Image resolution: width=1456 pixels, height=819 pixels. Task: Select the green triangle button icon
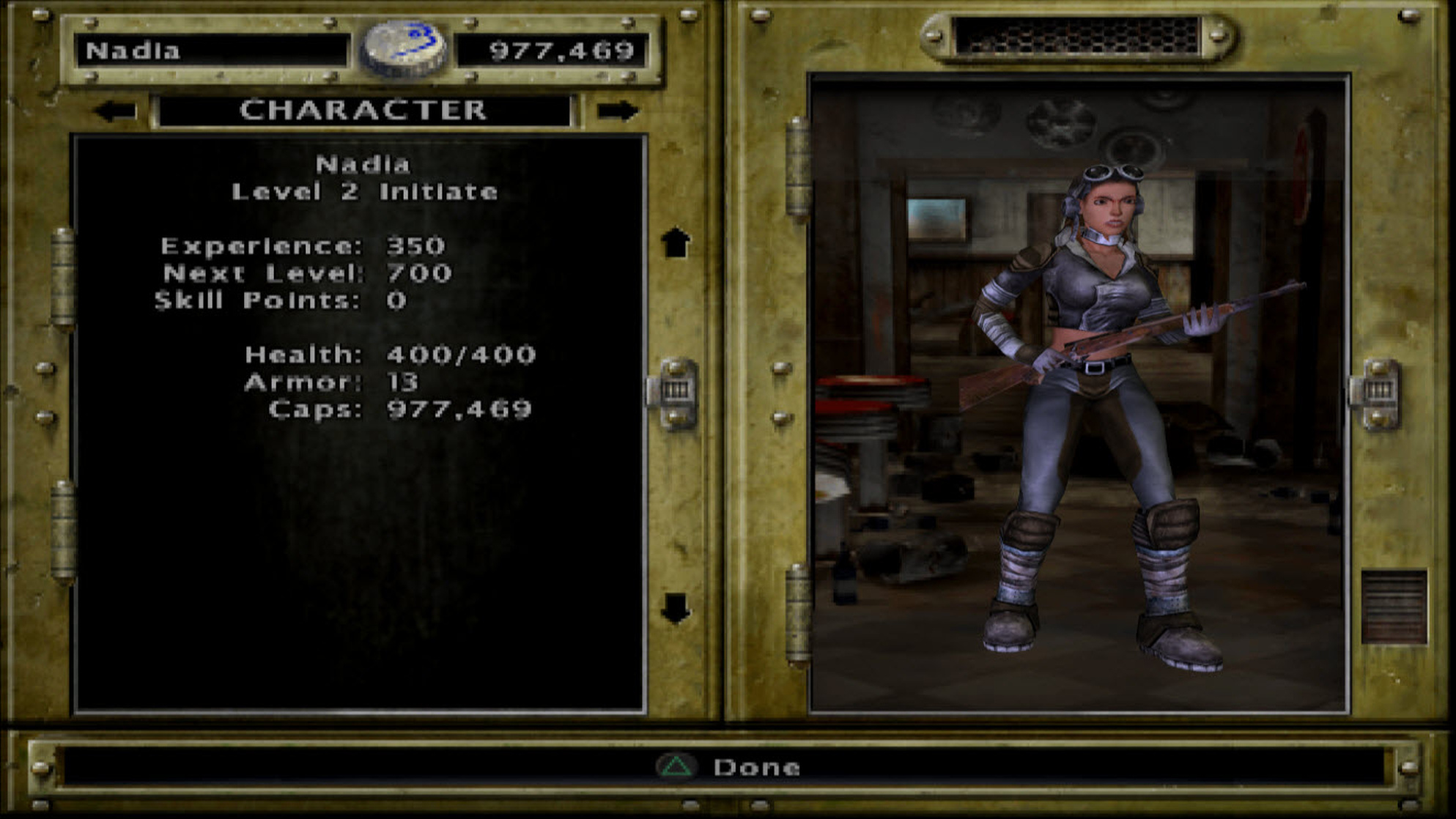(x=679, y=768)
